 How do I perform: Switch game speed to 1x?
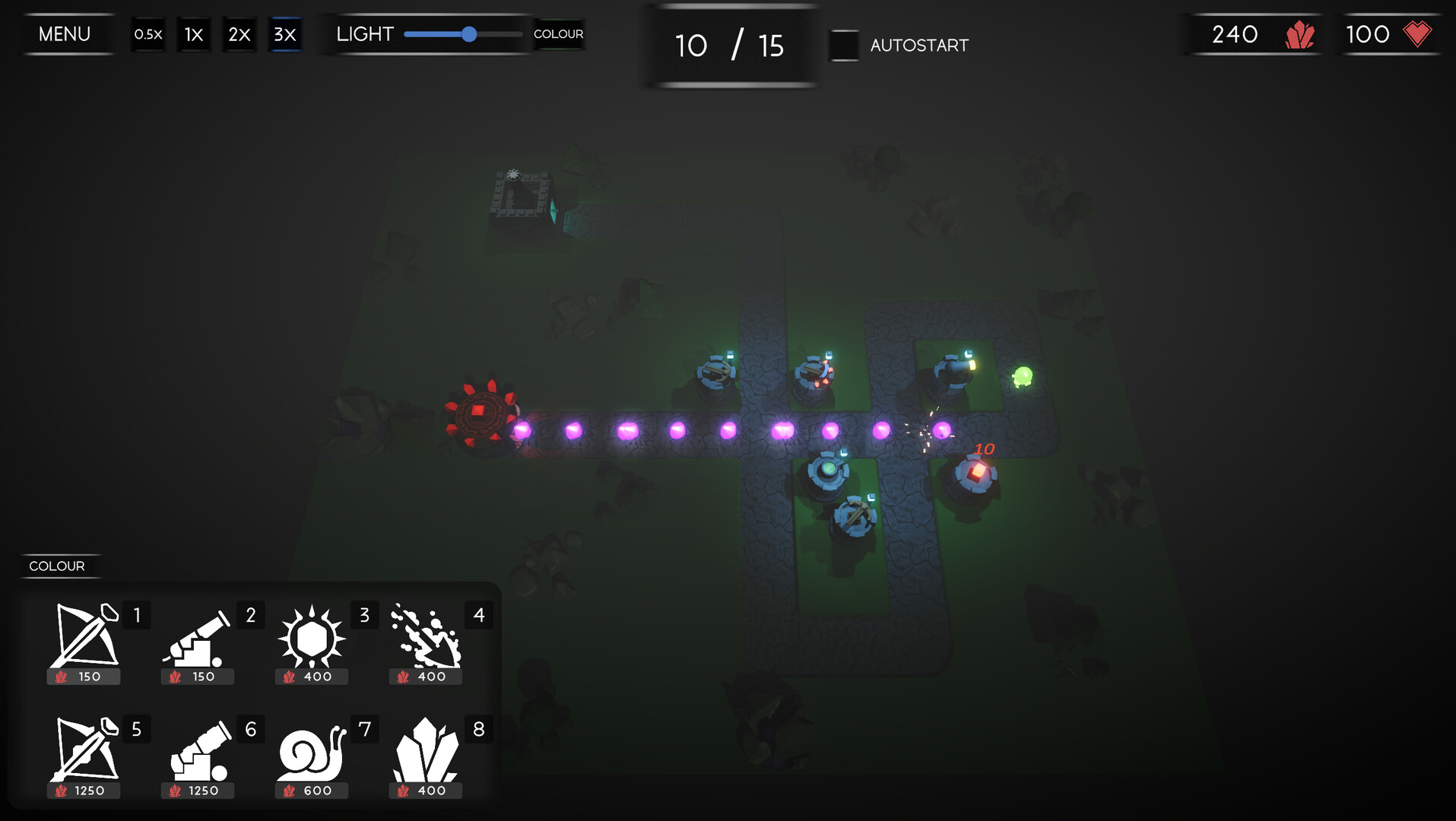[193, 33]
